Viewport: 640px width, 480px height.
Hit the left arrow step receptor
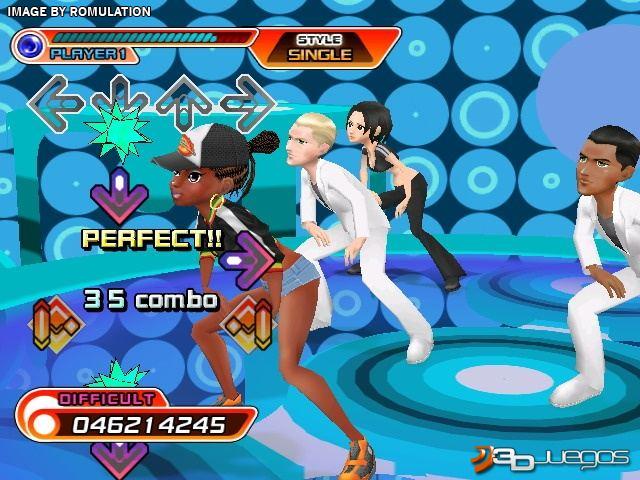click(55, 100)
